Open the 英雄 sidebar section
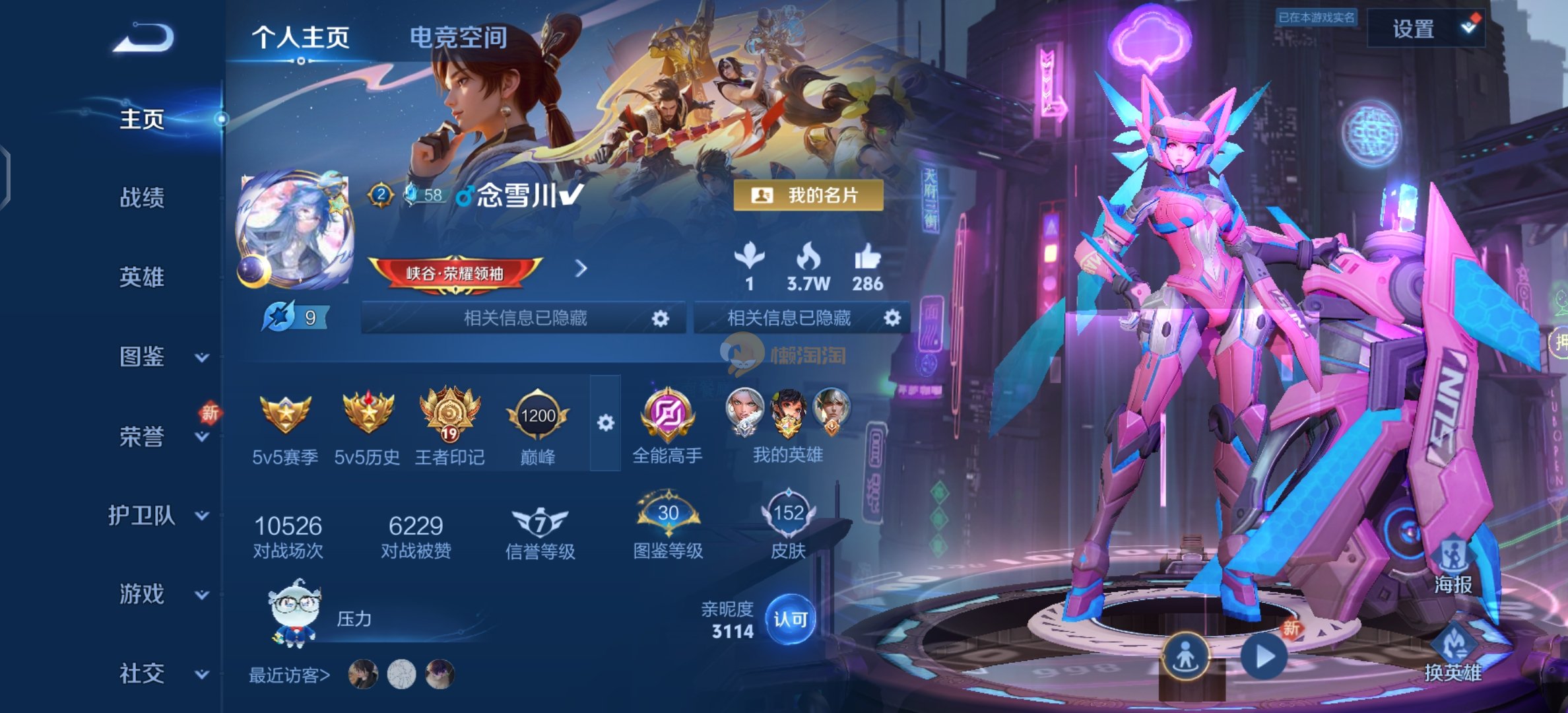 pos(142,277)
